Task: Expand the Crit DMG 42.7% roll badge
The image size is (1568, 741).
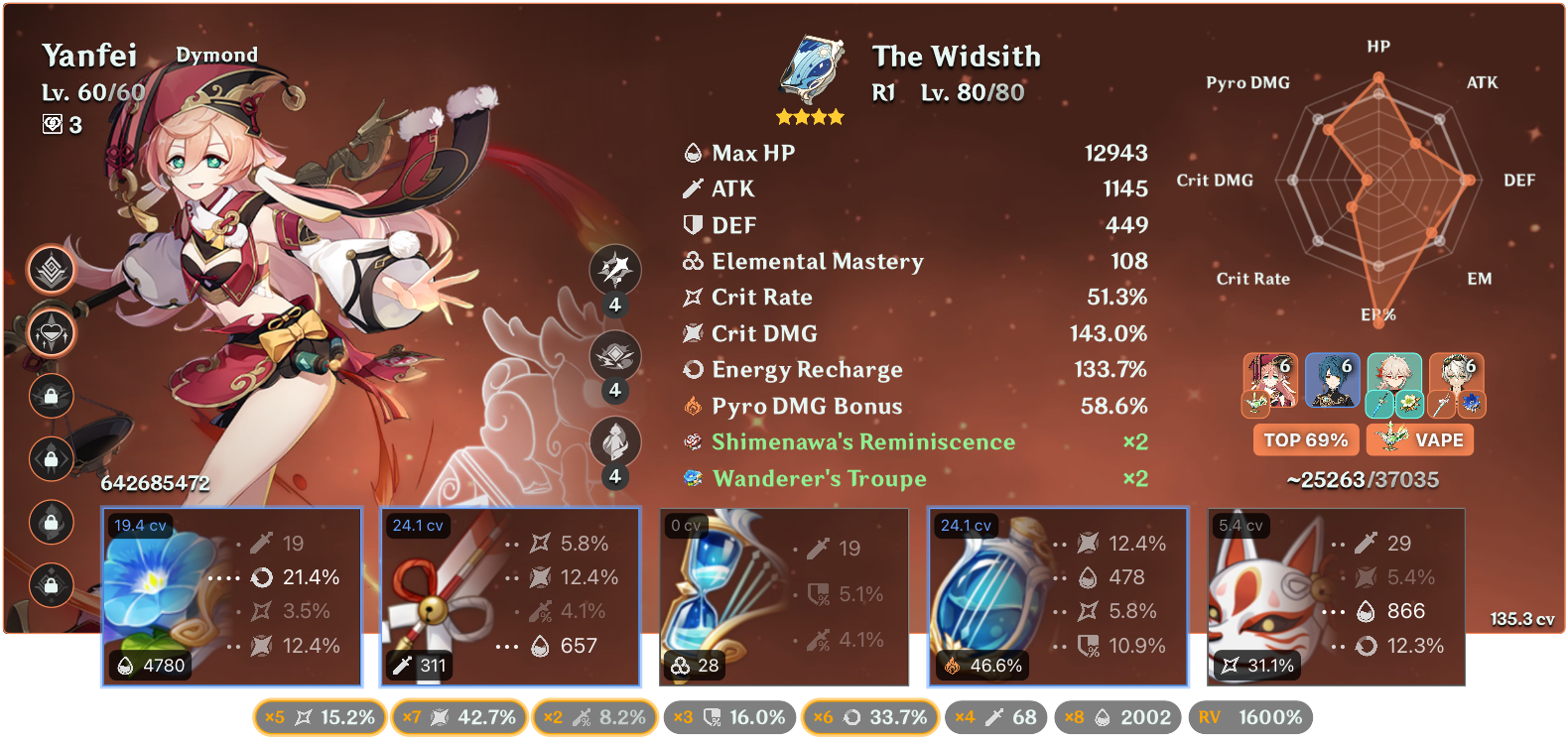Action: 458,716
